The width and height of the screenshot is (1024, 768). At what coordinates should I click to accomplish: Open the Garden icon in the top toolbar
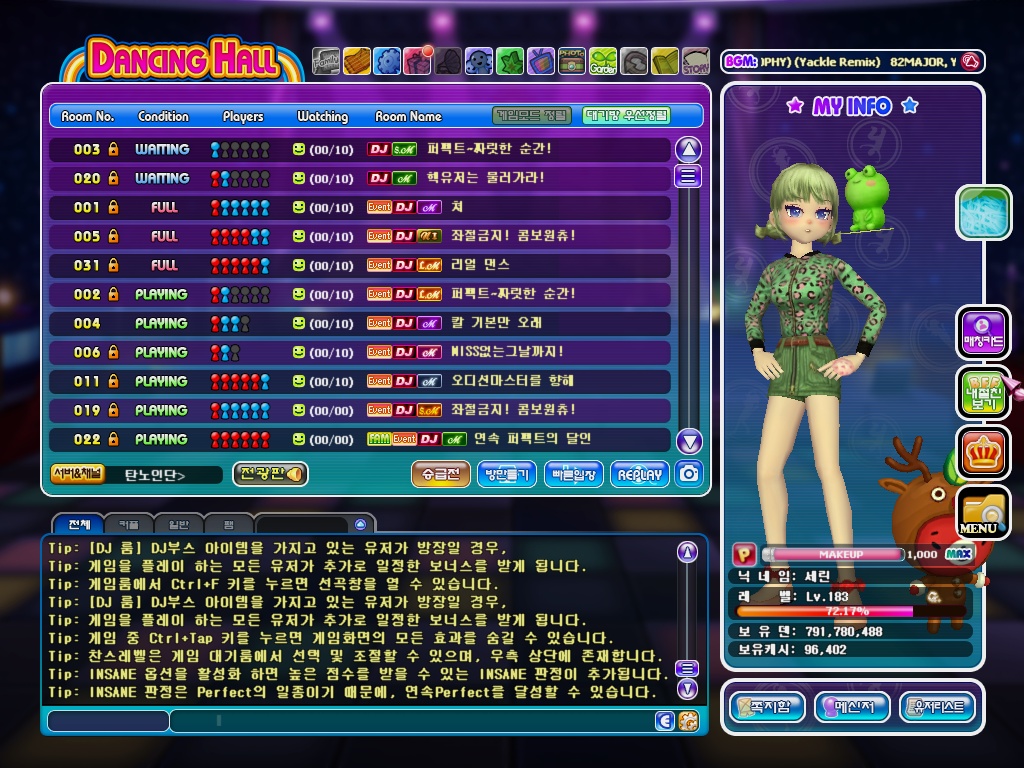(603, 62)
